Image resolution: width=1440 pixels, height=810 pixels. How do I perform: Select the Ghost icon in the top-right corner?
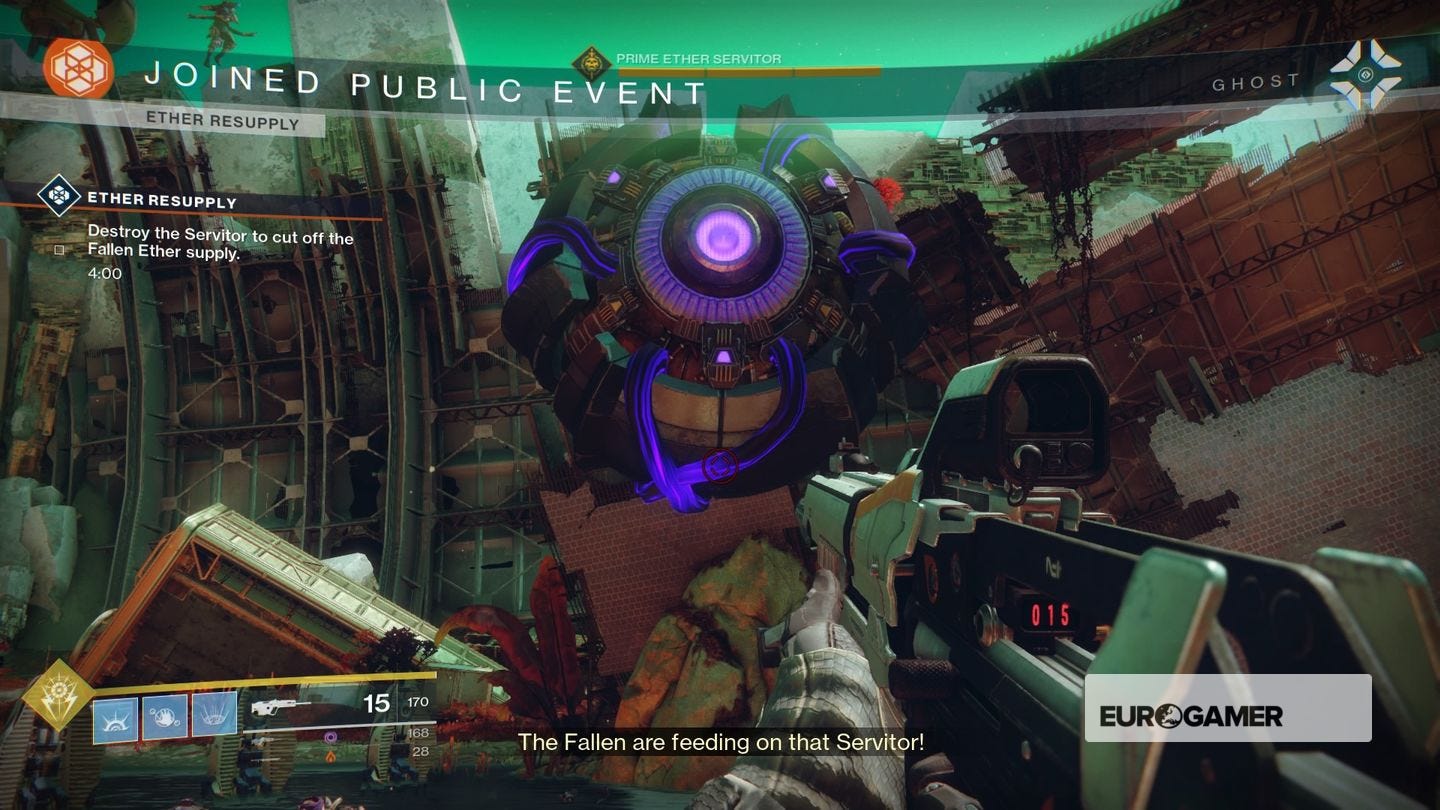click(1364, 71)
